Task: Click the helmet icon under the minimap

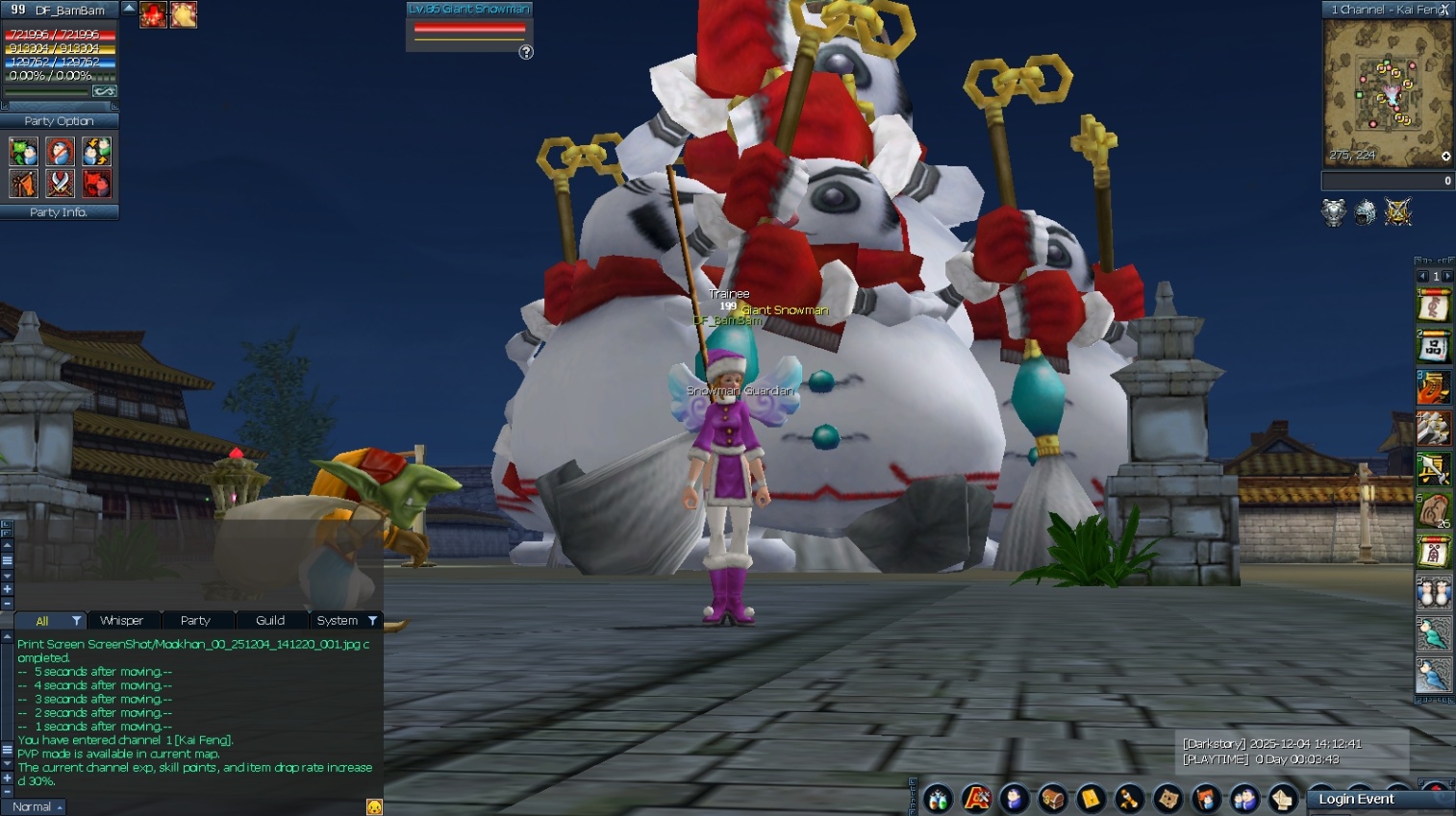Action: (x=1366, y=212)
